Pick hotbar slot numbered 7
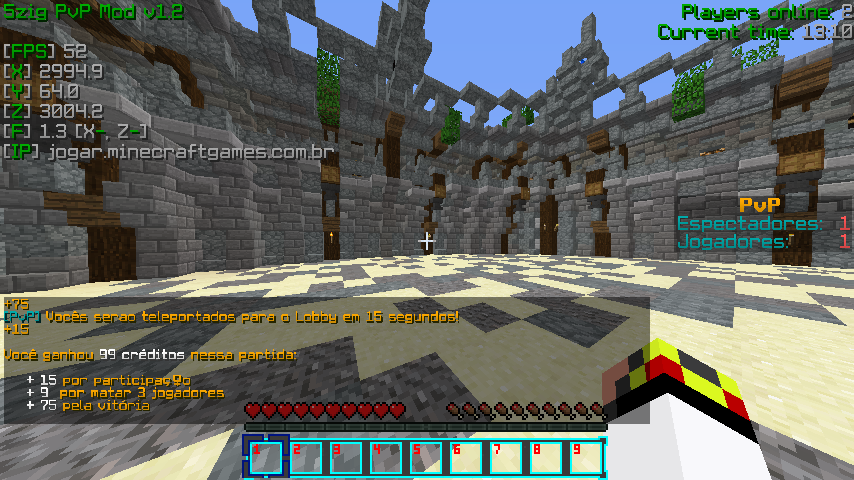The height and width of the screenshot is (480, 854). [506, 457]
